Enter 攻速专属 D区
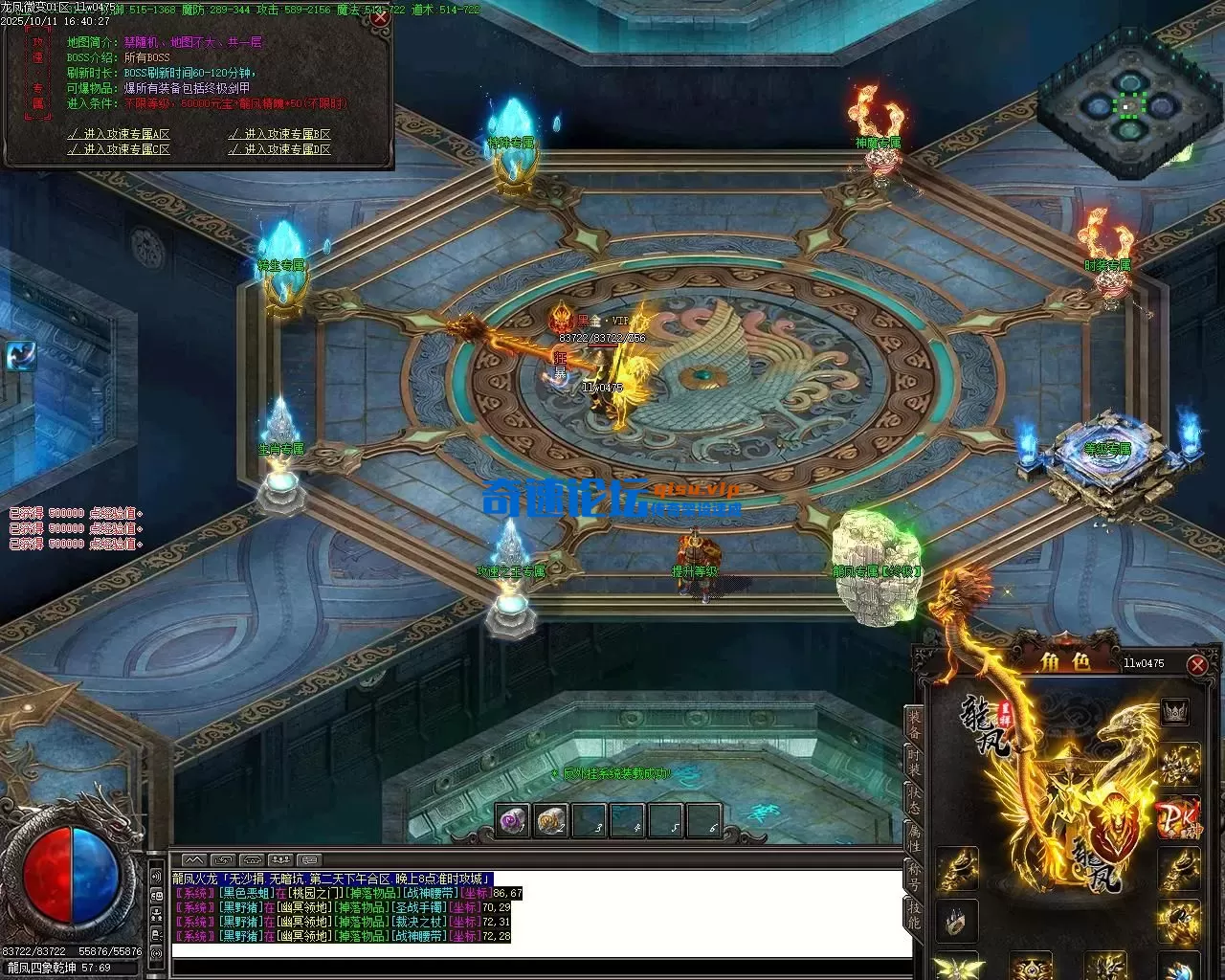The width and height of the screenshot is (1225, 980). coord(280,149)
